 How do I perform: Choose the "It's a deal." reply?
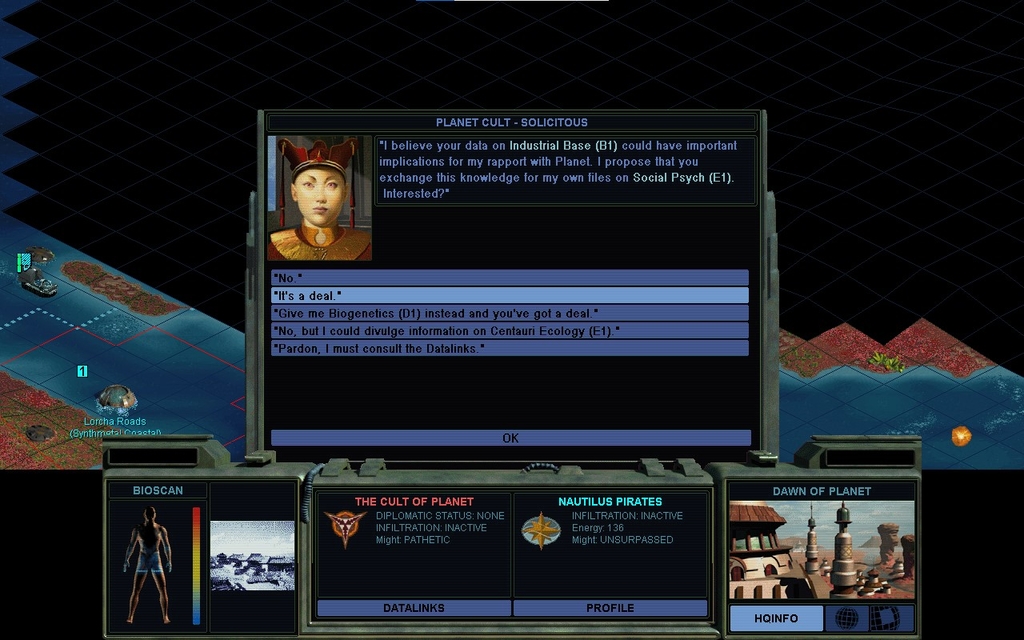[x=509, y=295]
